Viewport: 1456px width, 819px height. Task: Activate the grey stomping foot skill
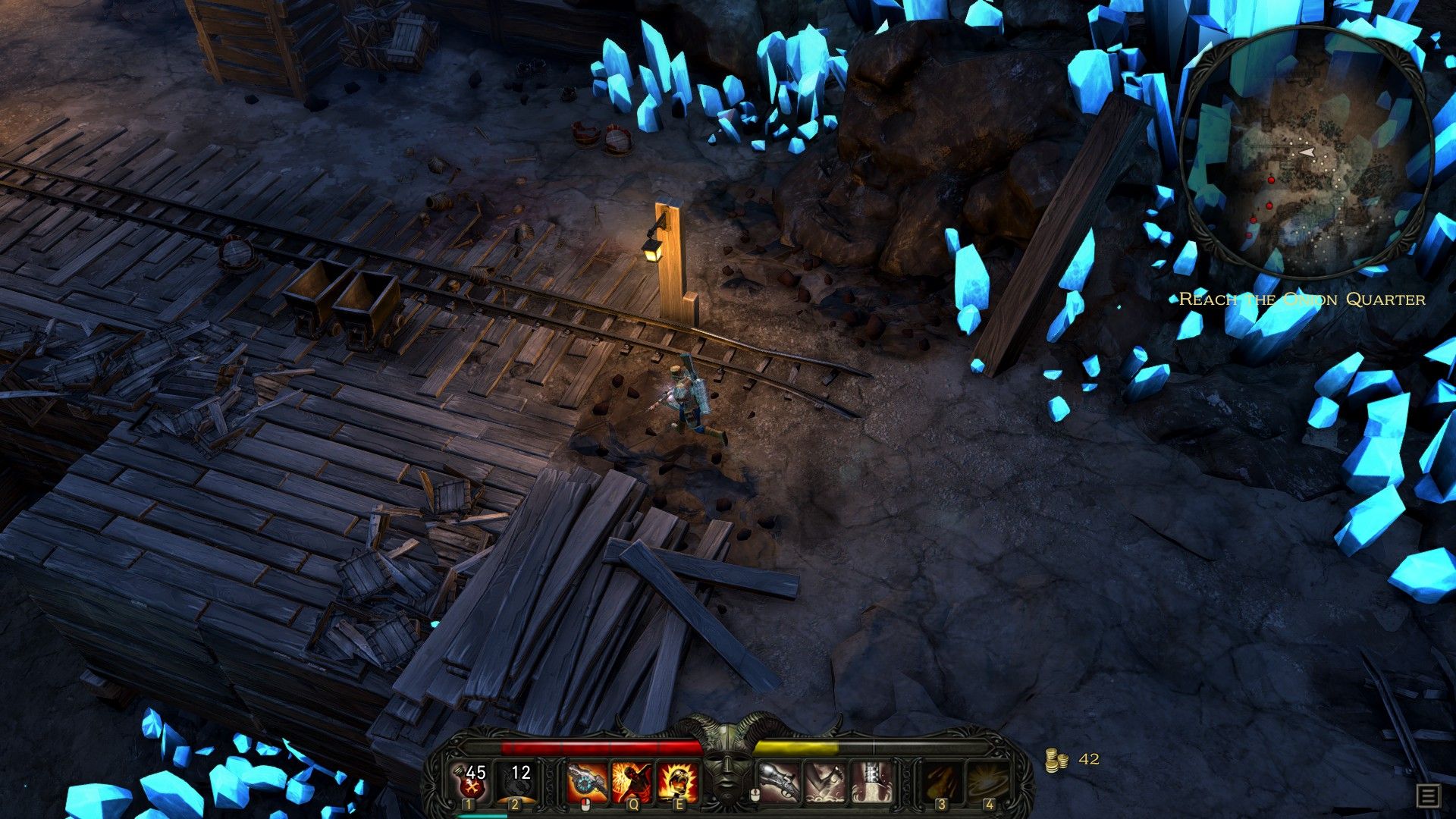(825, 783)
